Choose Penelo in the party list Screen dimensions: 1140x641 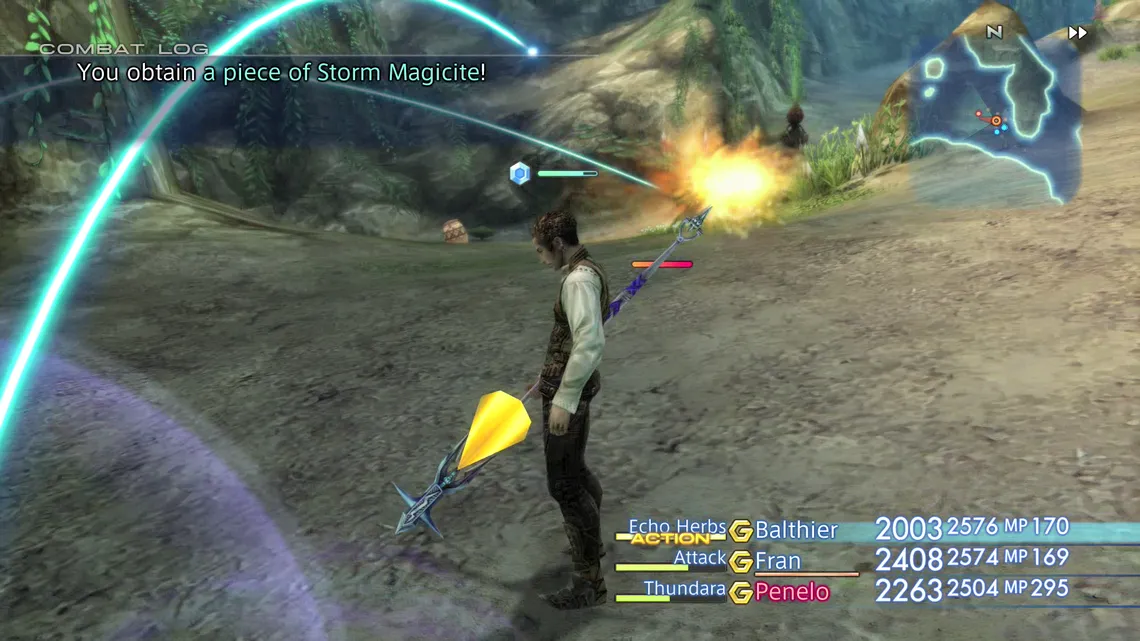(792, 592)
